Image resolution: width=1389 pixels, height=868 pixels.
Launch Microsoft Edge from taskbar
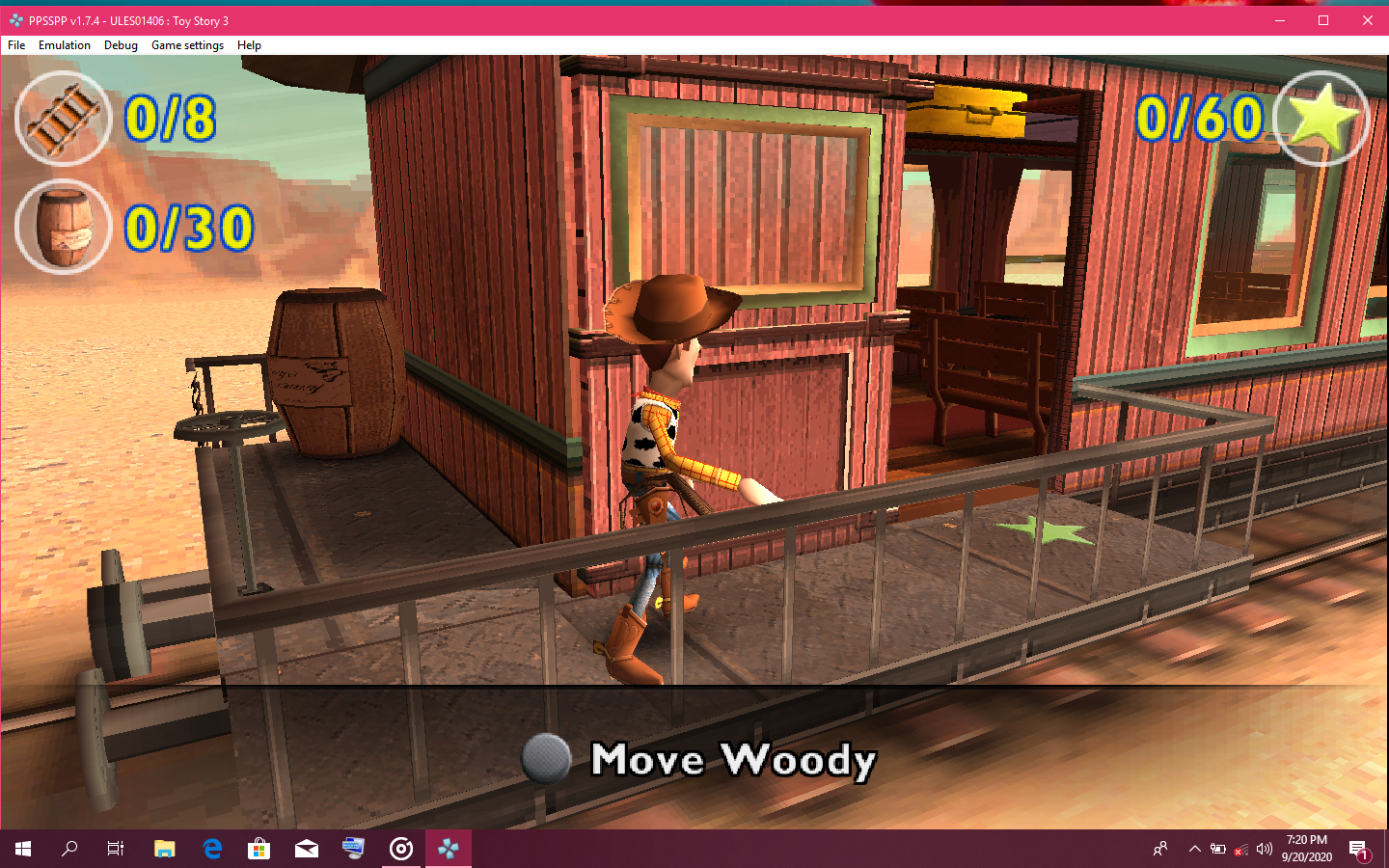pyautogui.click(x=211, y=849)
